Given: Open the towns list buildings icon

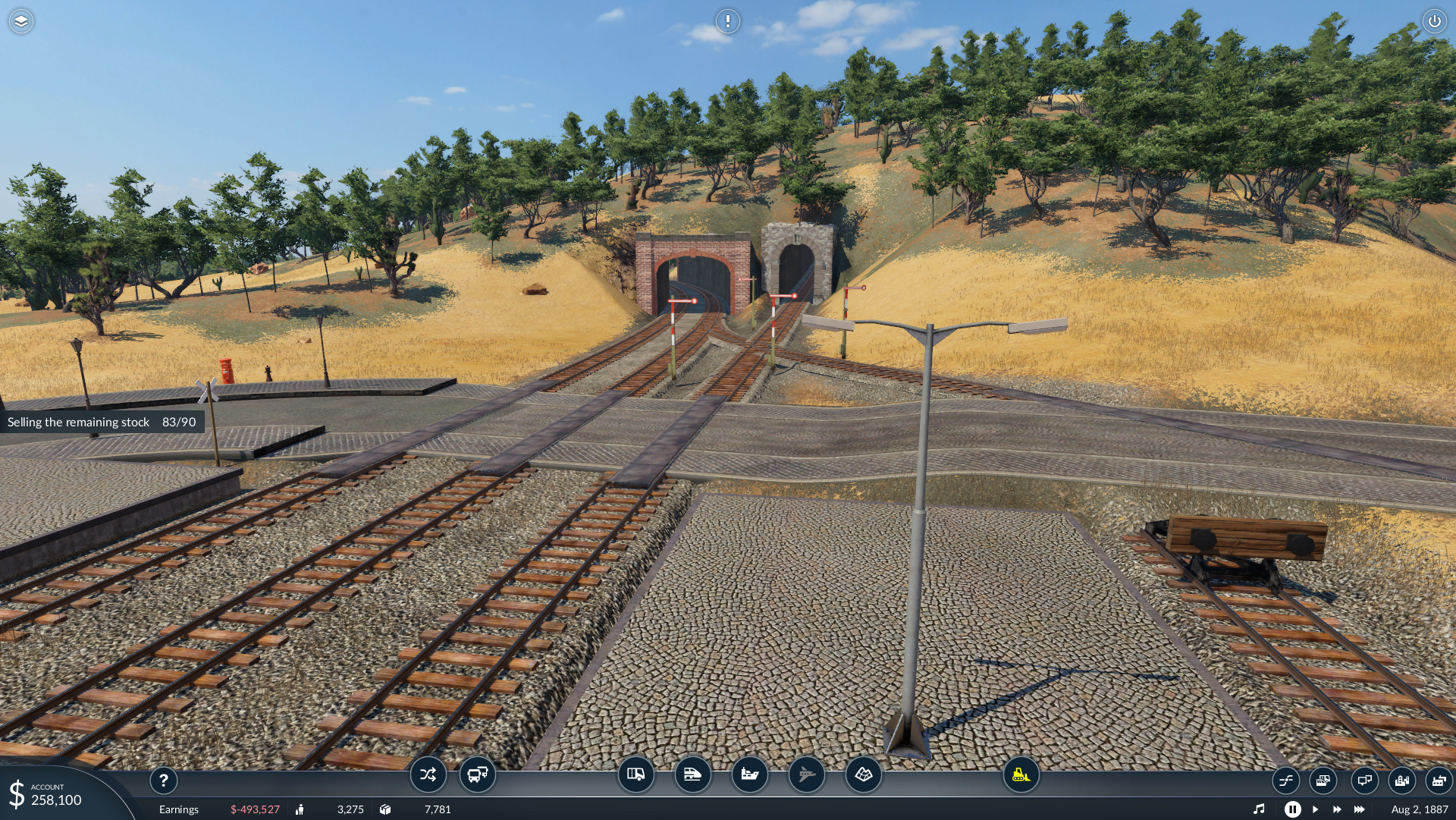Looking at the screenshot, I should click(x=1402, y=780).
